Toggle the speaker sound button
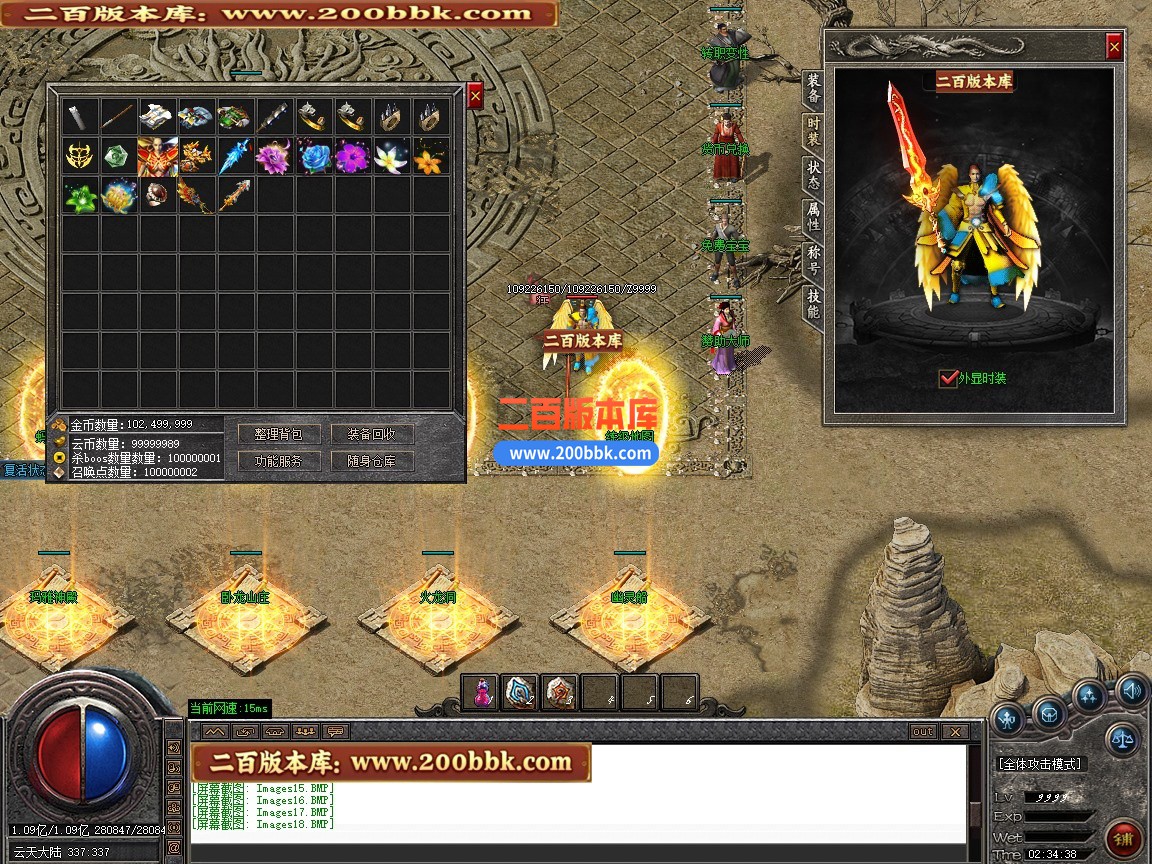1152x864 pixels. point(1132,690)
